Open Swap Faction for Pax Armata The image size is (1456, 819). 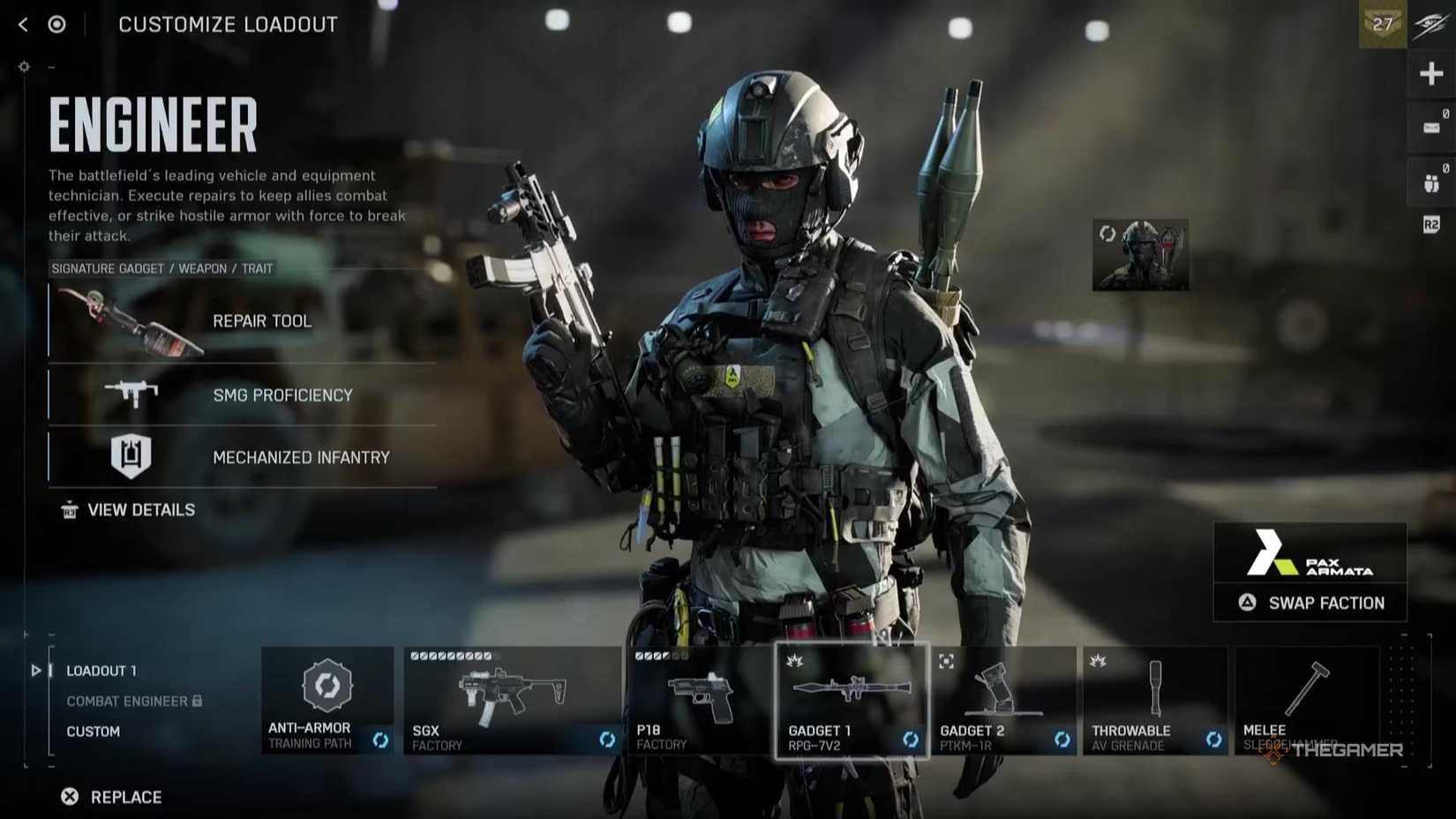pos(1310,603)
